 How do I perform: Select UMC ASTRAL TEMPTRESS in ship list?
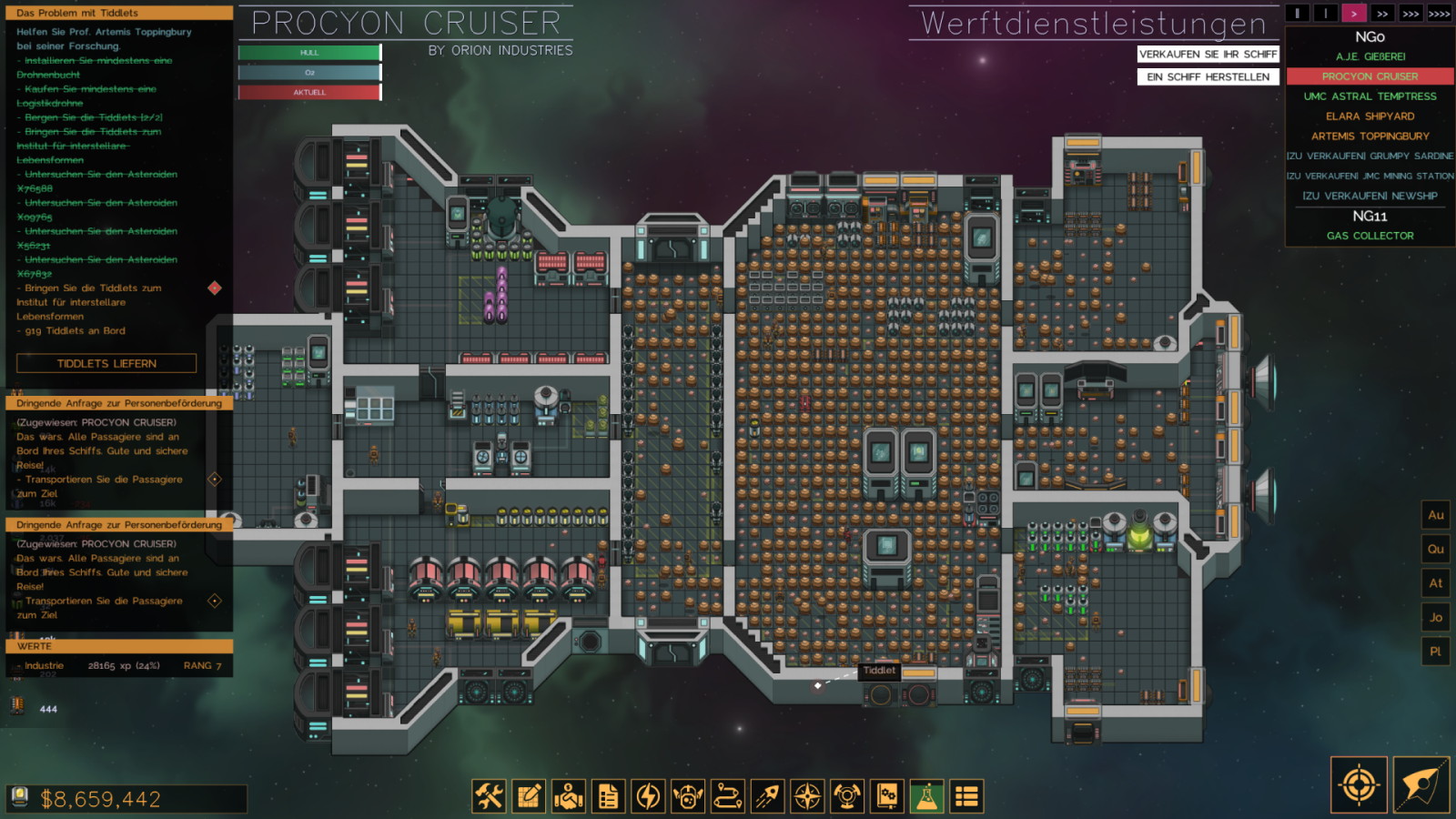pyautogui.click(x=1370, y=96)
